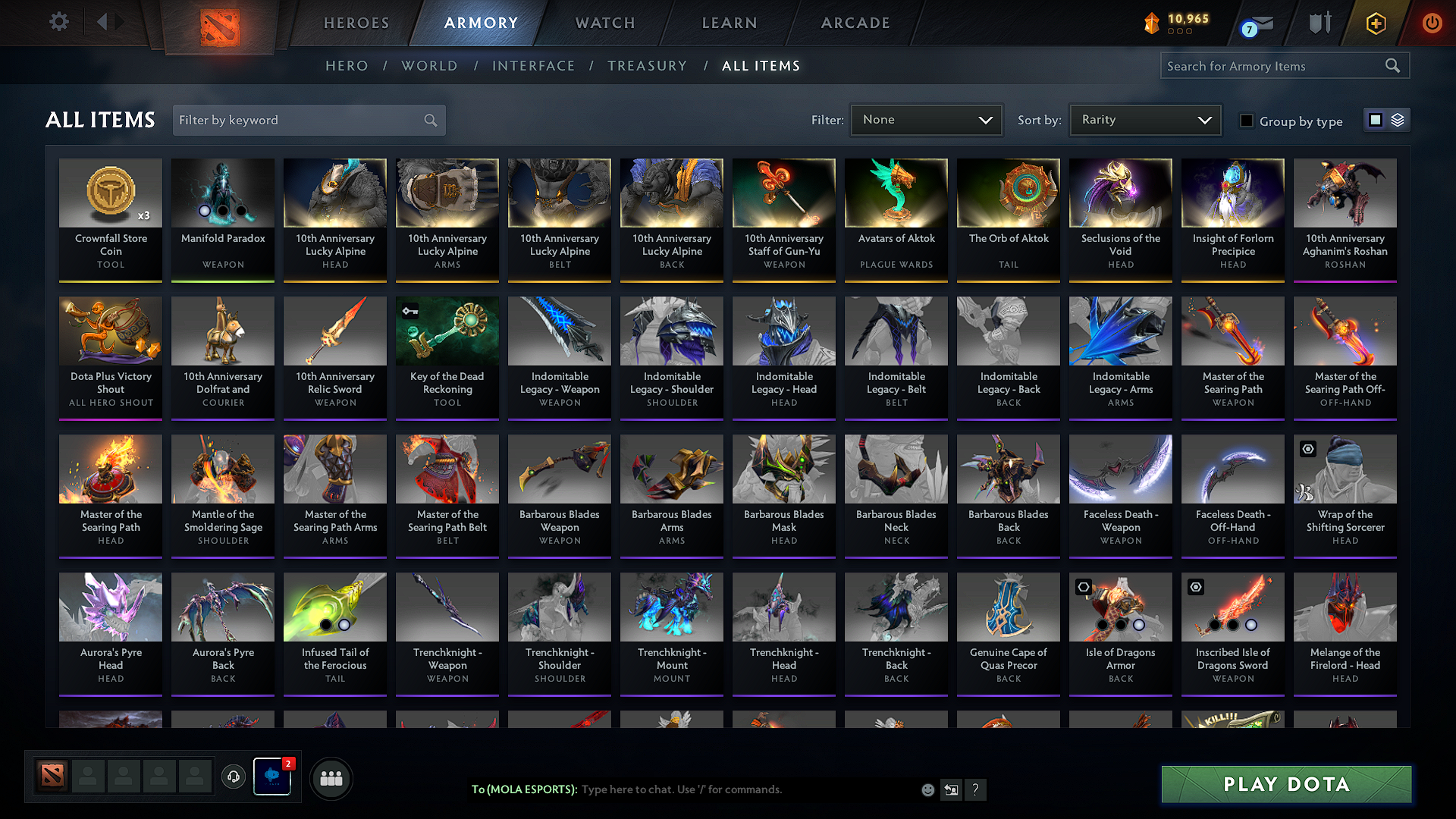Click the voice chat headset icon

click(233, 777)
